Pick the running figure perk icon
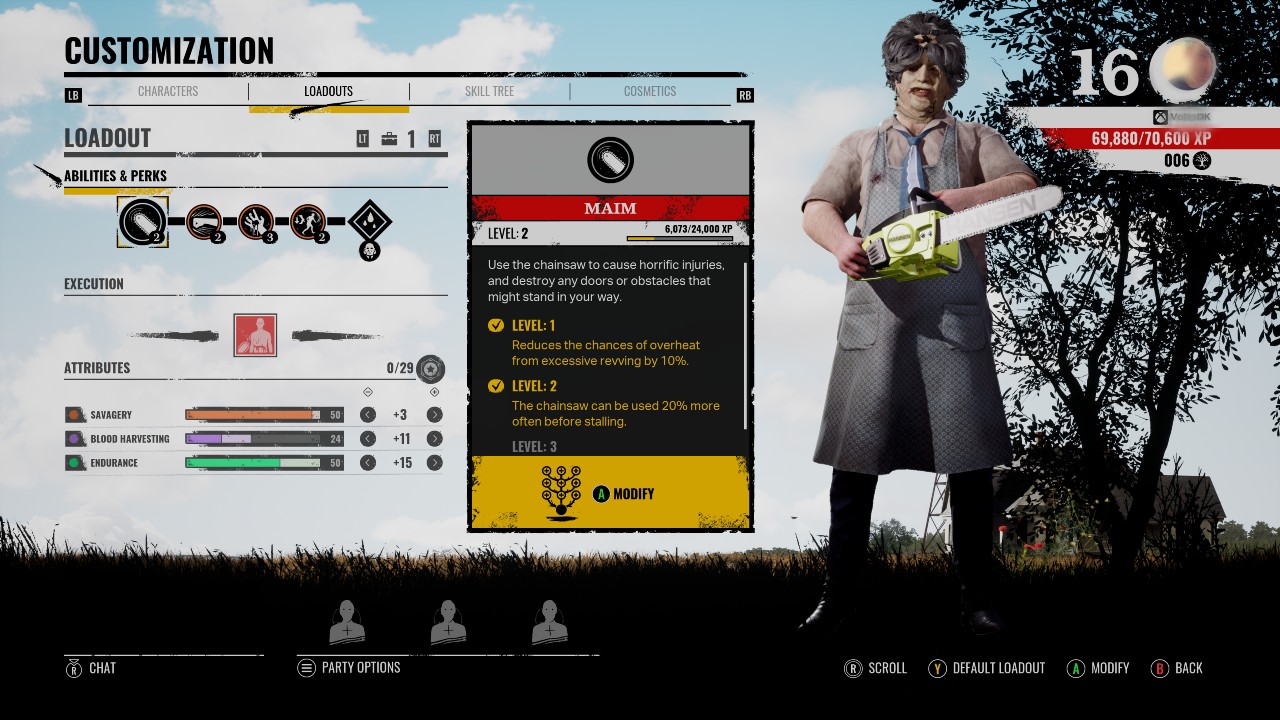1280x720 pixels. pos(308,221)
